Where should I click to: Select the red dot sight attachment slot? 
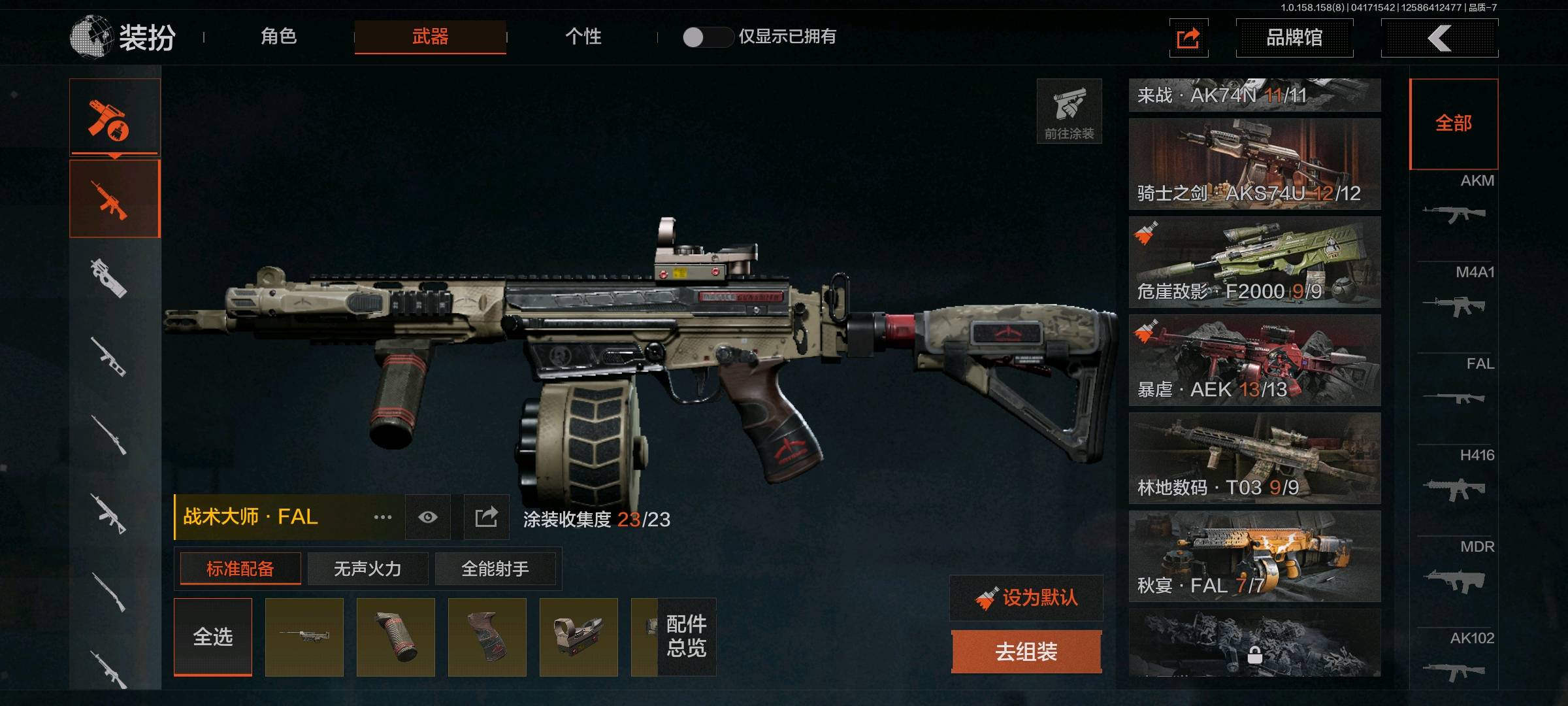pos(578,637)
